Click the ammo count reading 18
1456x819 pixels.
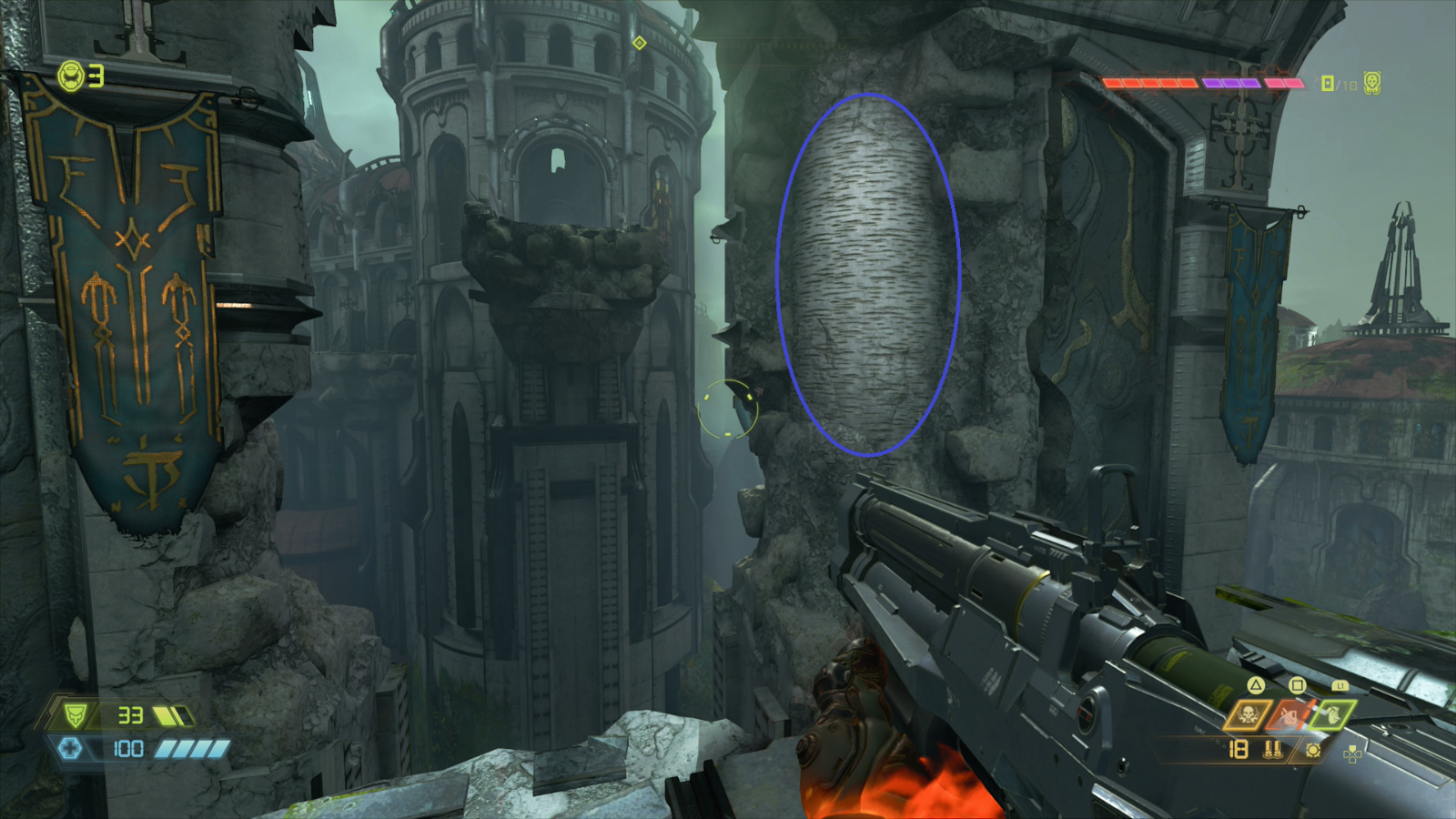1239,750
